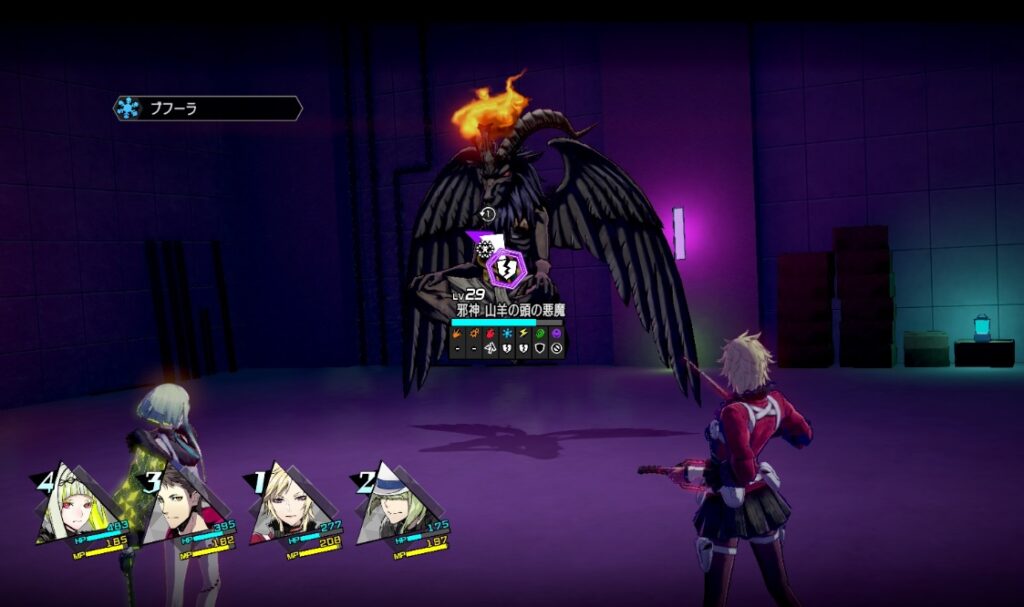Target the purple broken-shield weakness marker
1024x607 pixels.
click(506, 268)
